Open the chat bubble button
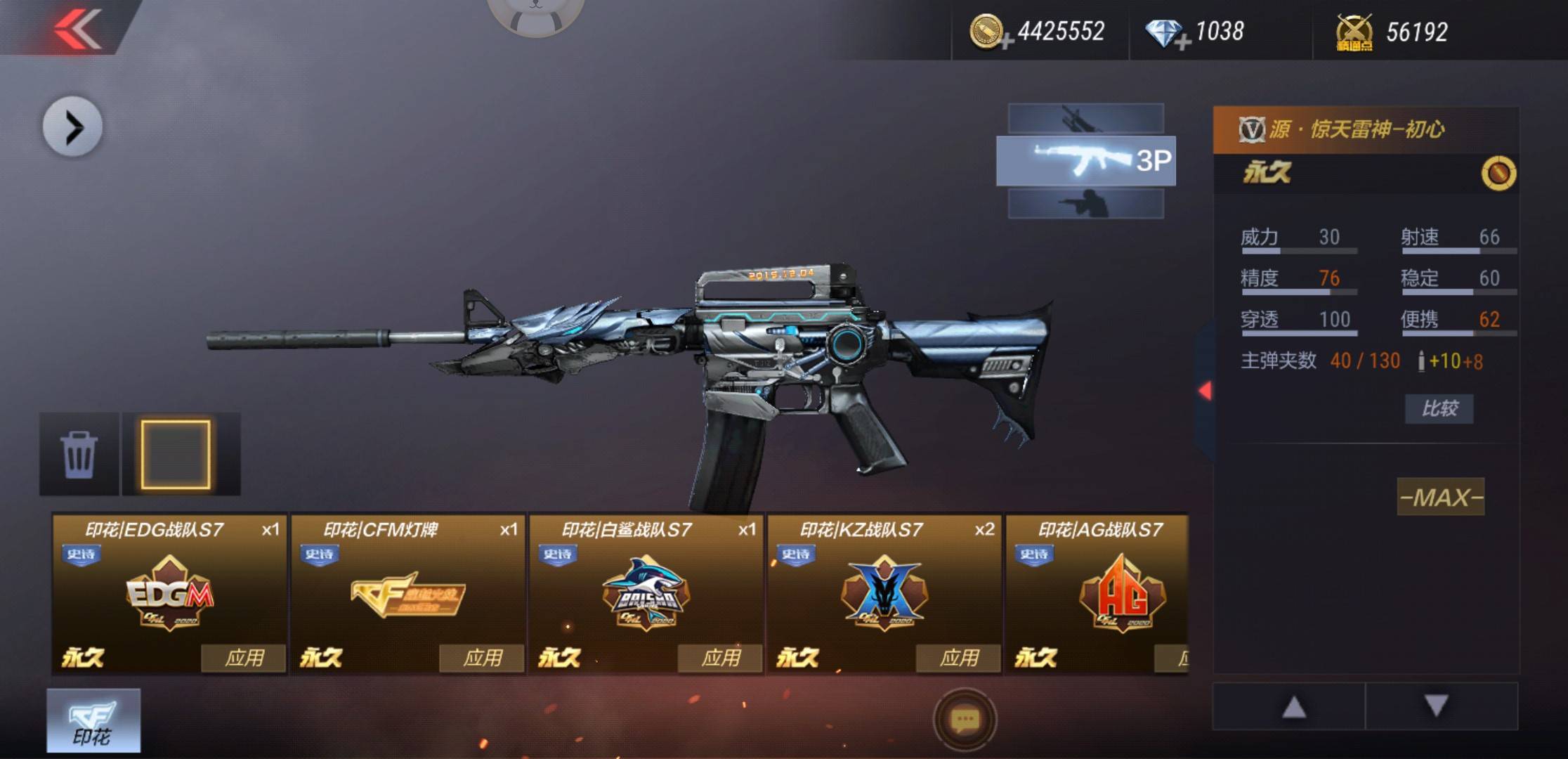The height and width of the screenshot is (759, 1568). 965,720
